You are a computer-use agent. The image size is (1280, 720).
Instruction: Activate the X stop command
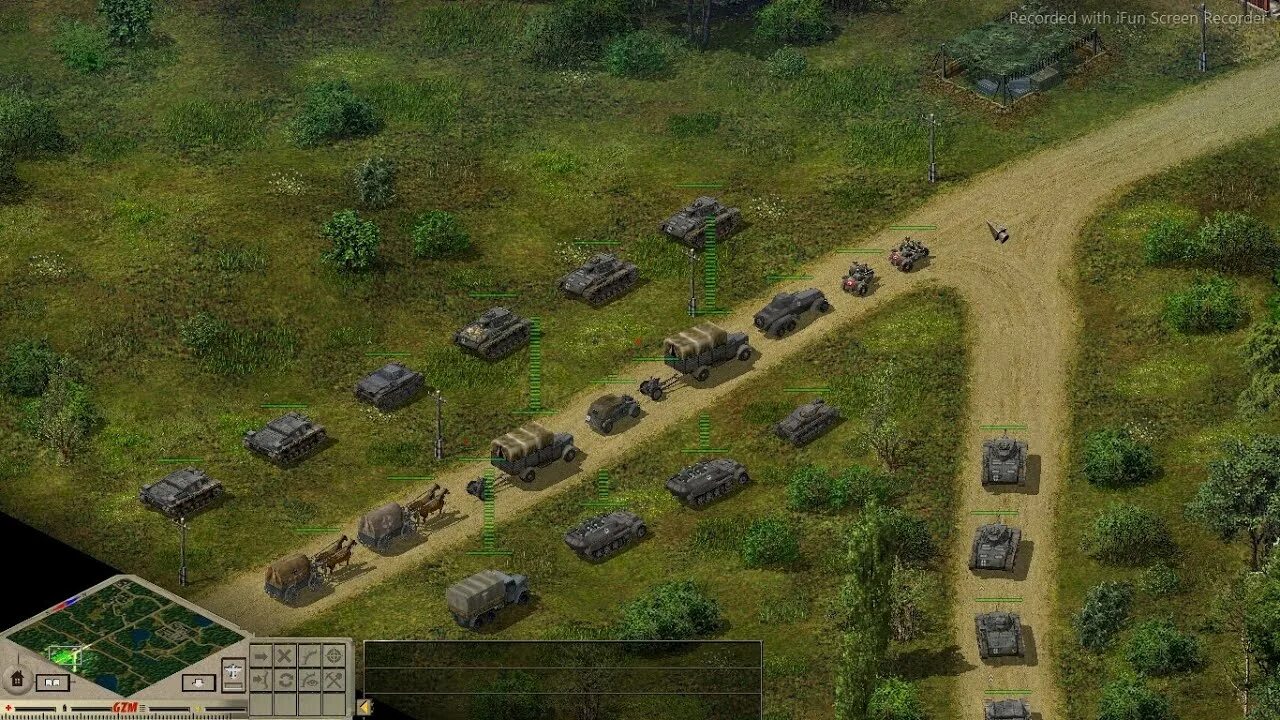(x=285, y=656)
